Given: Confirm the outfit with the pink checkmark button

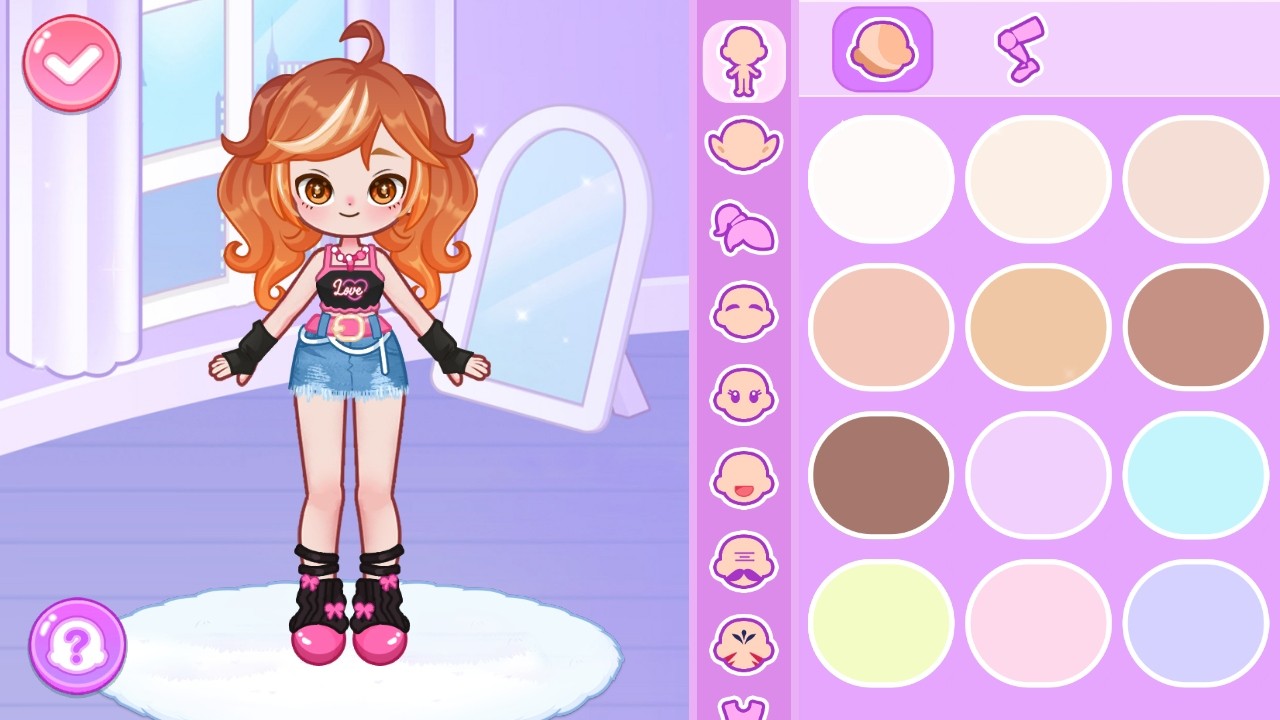Looking at the screenshot, I should pos(72,63).
